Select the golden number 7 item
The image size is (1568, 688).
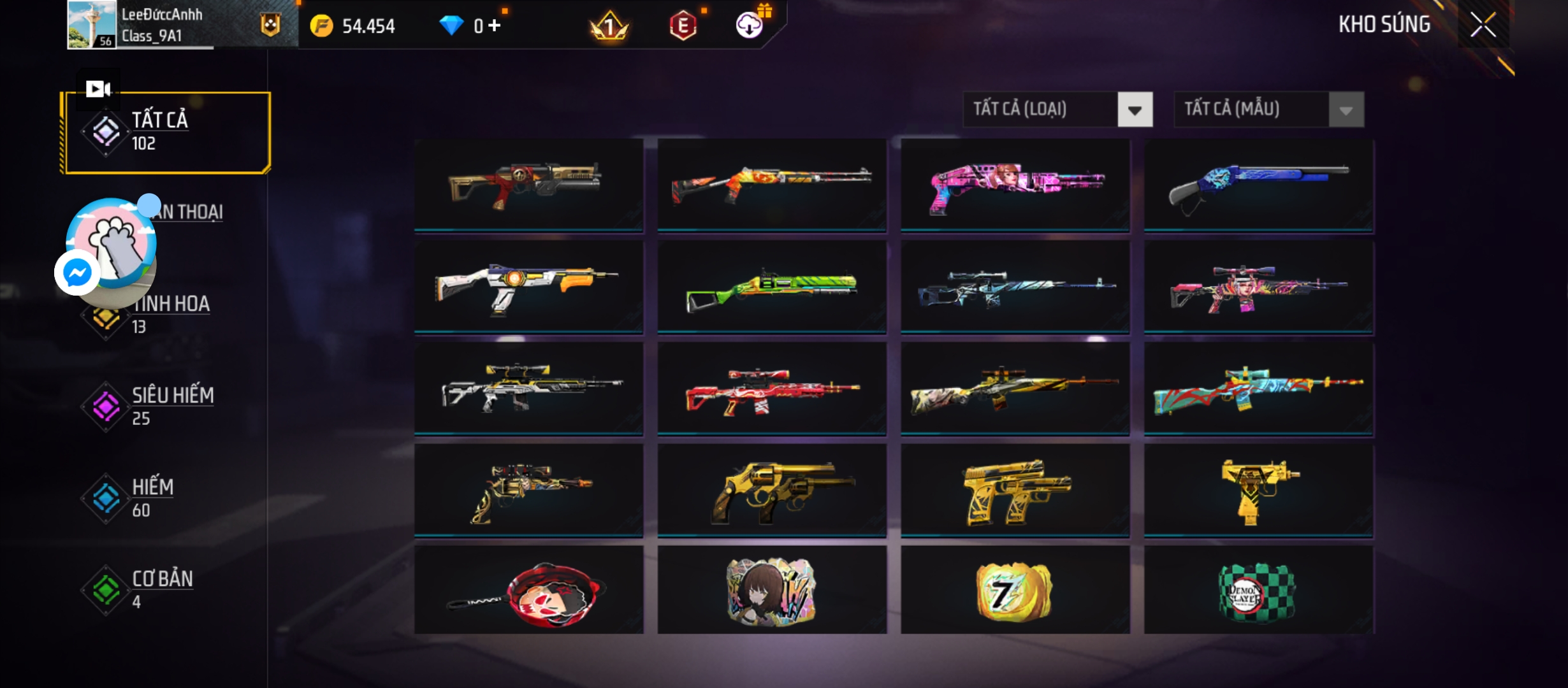(1015, 592)
